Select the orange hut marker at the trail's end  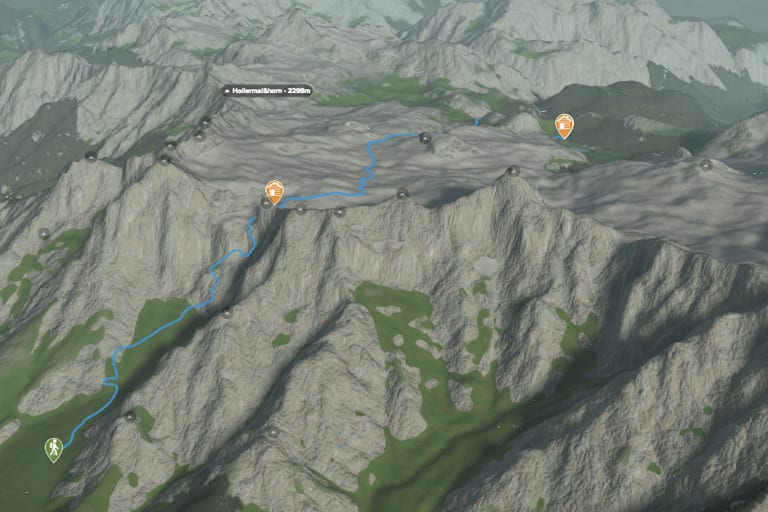point(564,125)
